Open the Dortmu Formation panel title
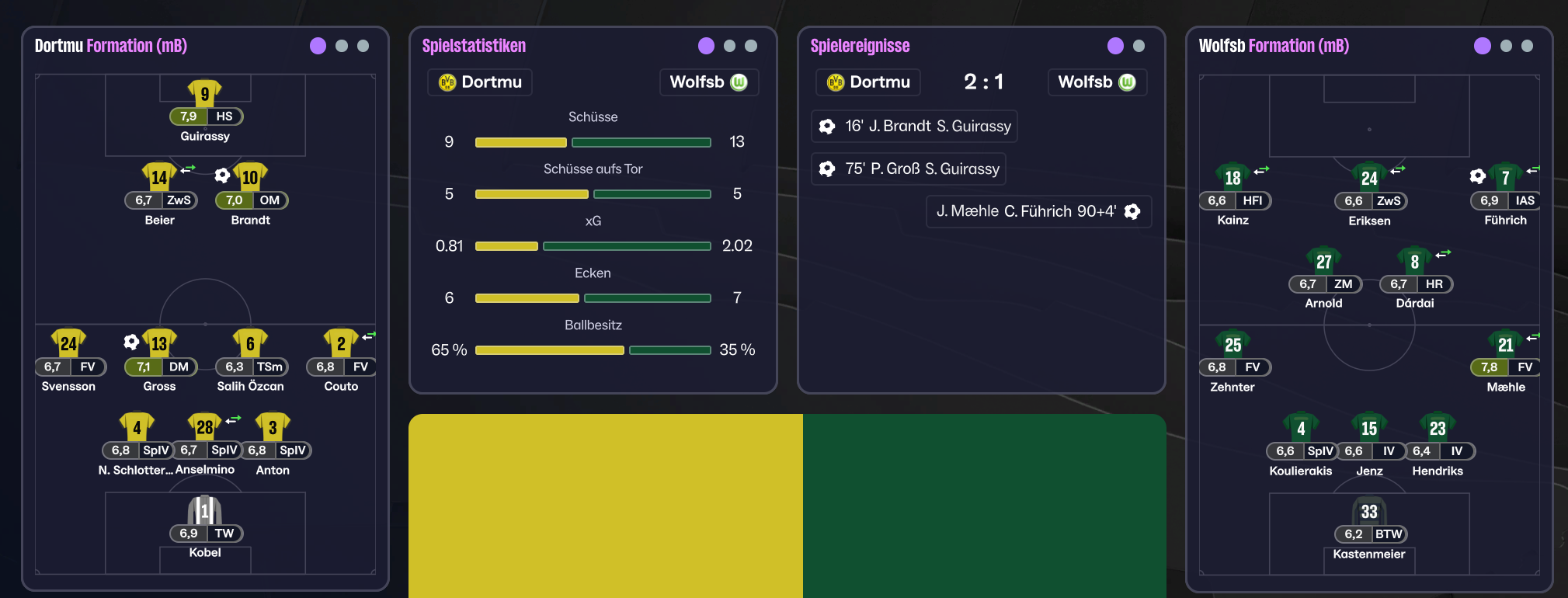 pyautogui.click(x=111, y=46)
